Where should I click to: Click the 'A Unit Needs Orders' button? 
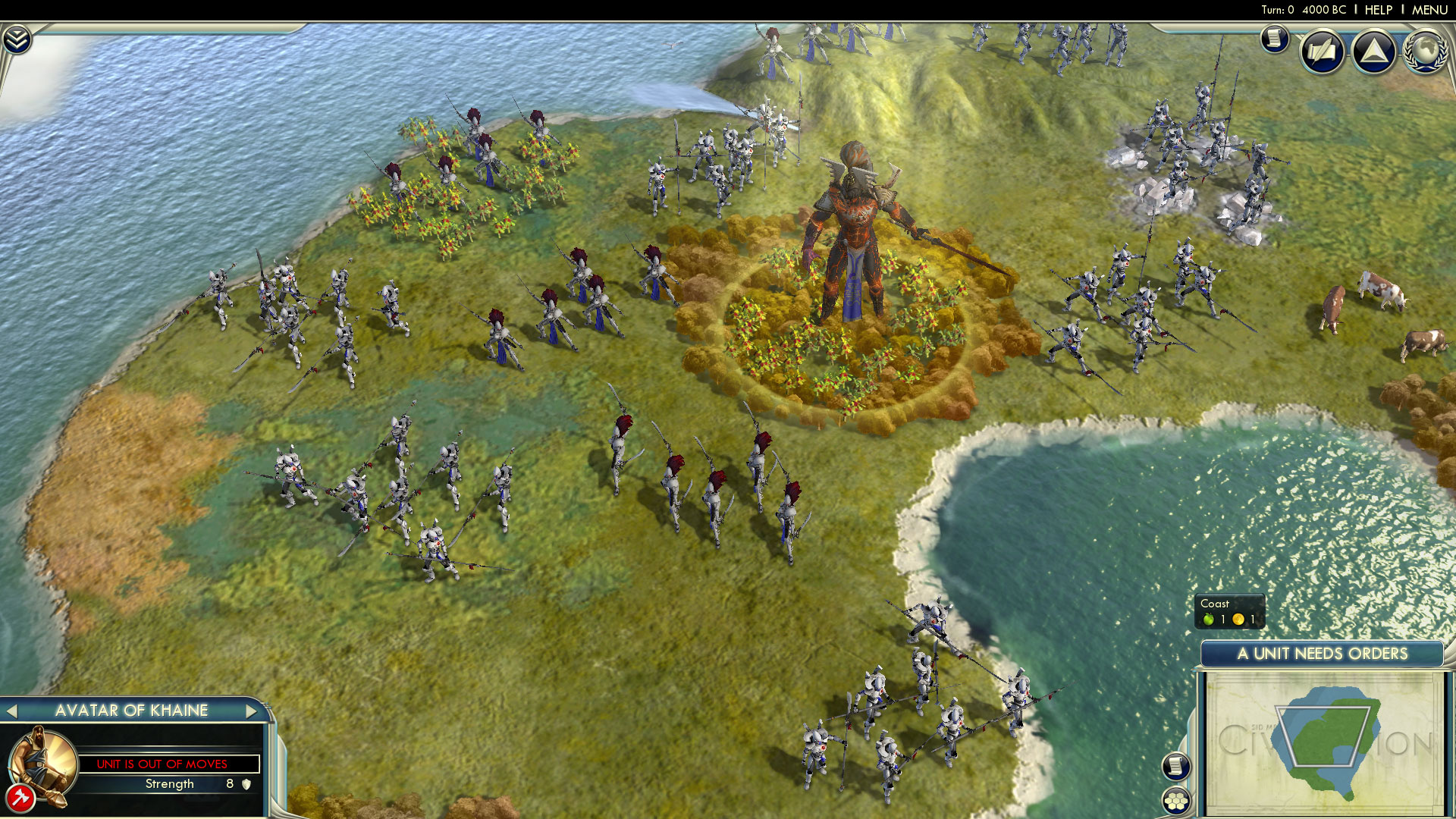(1322, 654)
